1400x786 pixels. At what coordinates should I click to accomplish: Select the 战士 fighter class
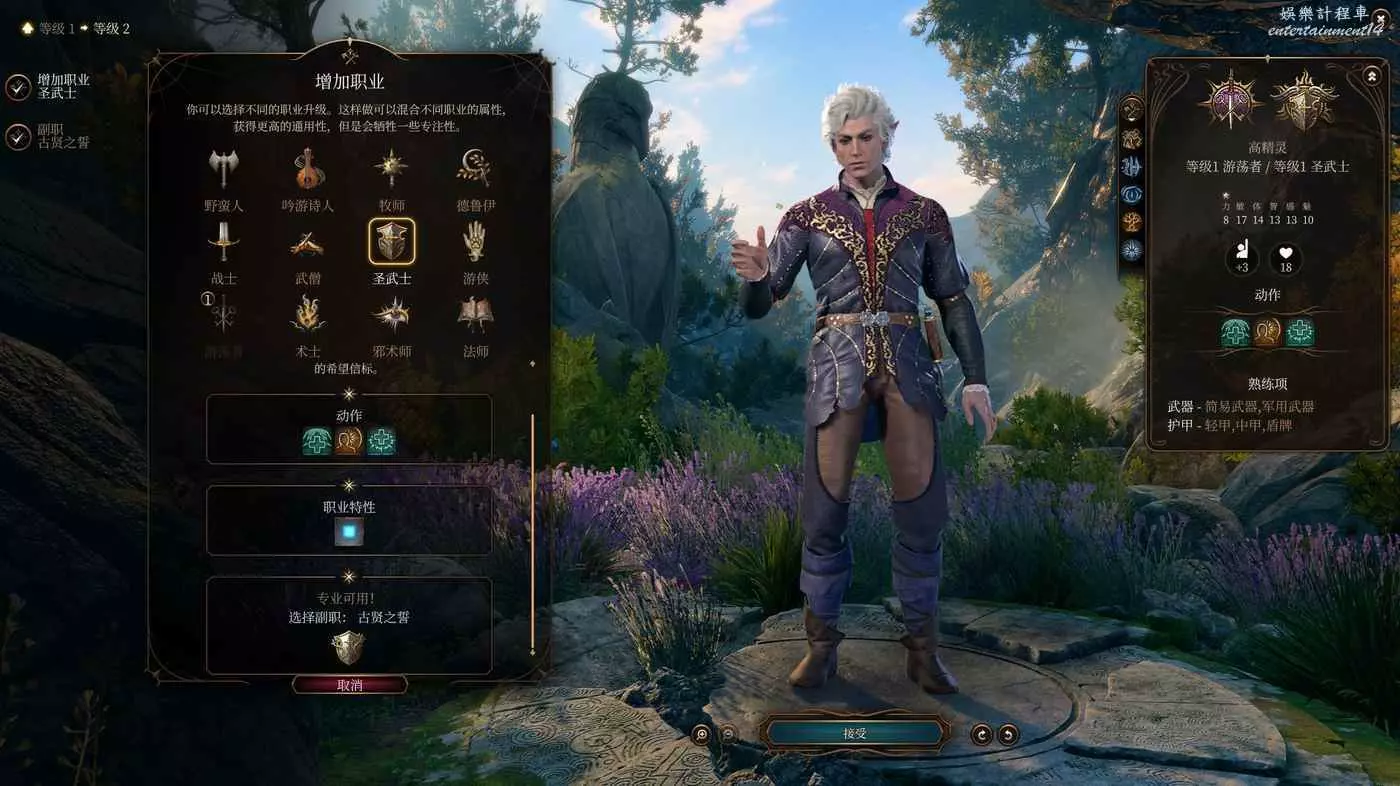pyautogui.click(x=223, y=243)
